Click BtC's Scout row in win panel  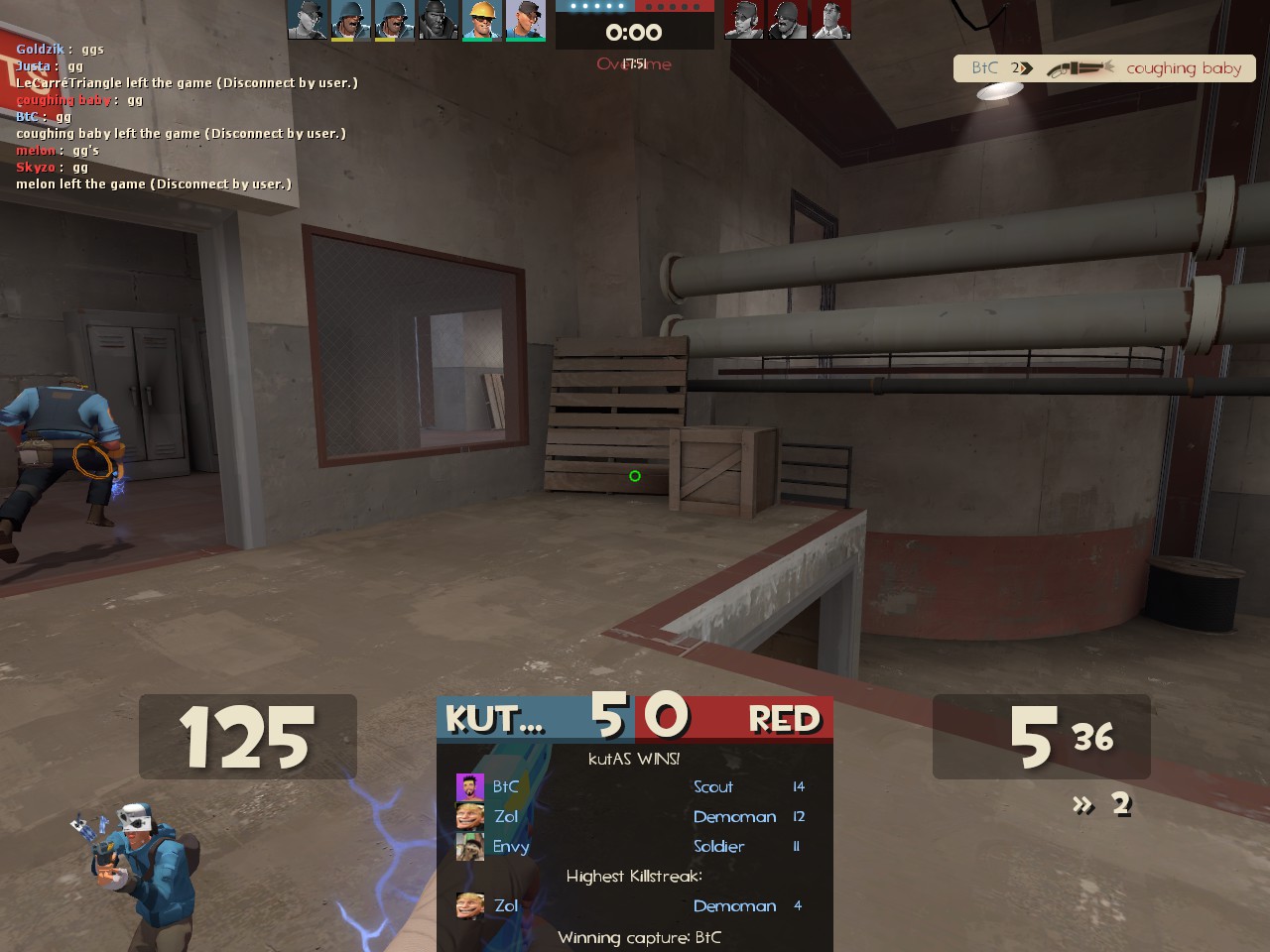pos(633,786)
